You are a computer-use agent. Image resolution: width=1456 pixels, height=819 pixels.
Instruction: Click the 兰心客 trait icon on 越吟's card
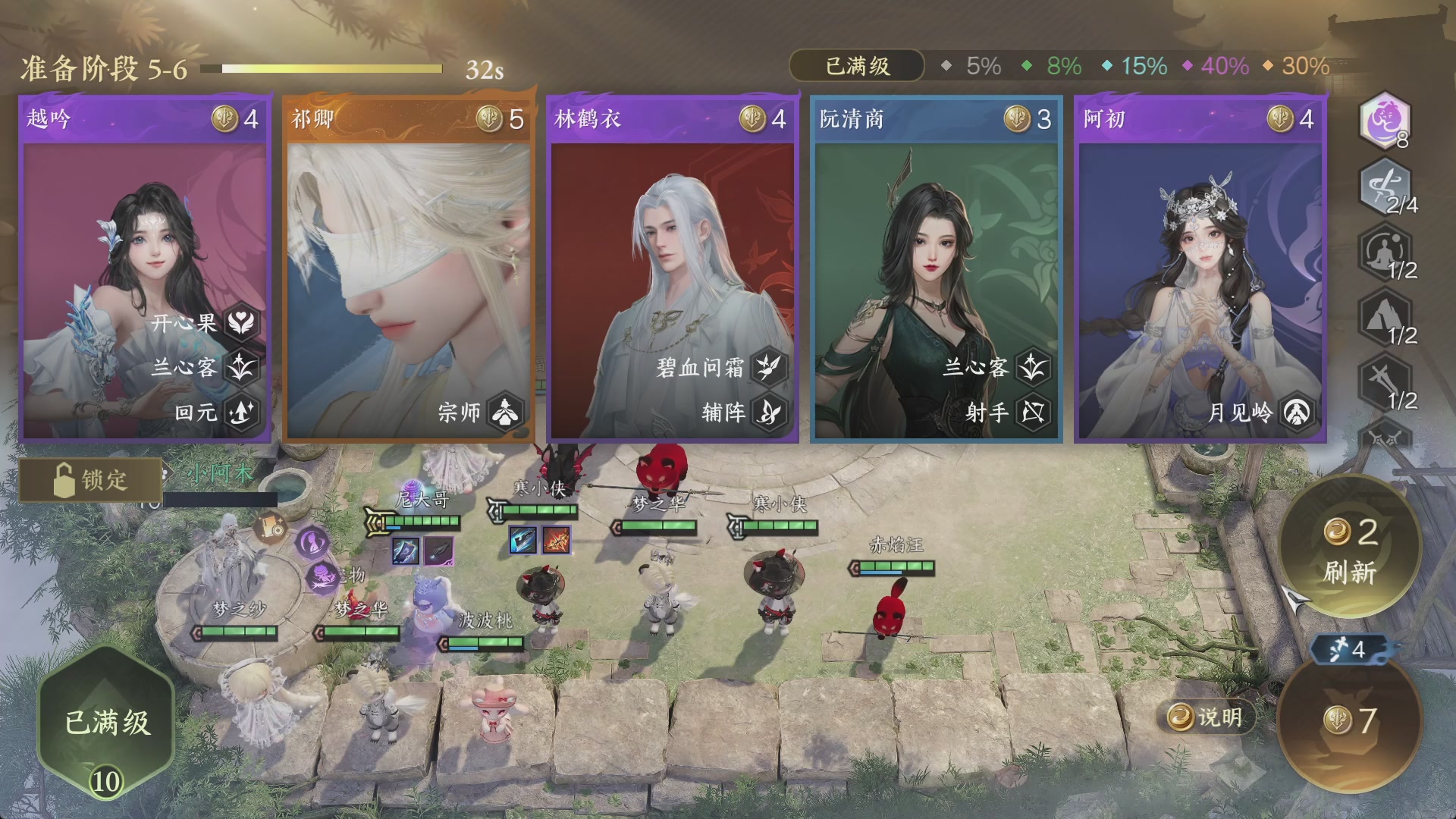point(243,367)
